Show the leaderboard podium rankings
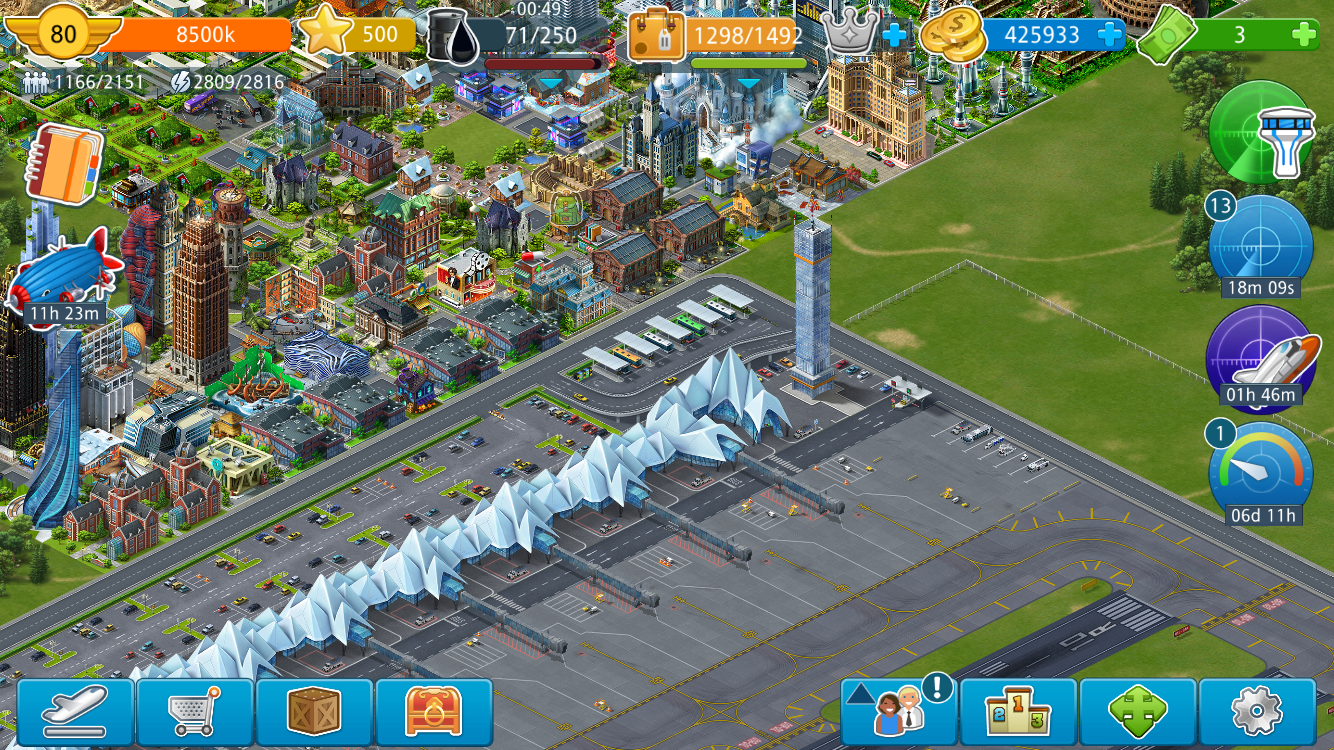This screenshot has width=1334, height=750. (1018, 713)
